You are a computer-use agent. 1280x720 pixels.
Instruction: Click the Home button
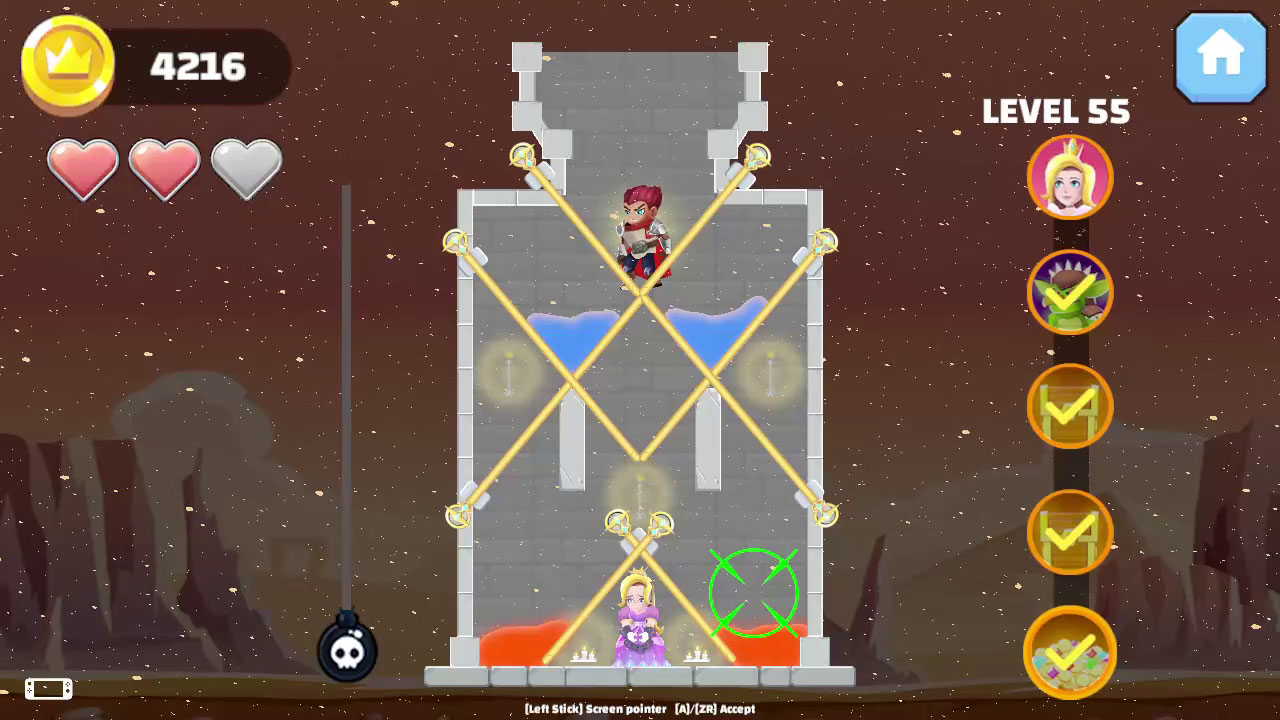point(1220,58)
